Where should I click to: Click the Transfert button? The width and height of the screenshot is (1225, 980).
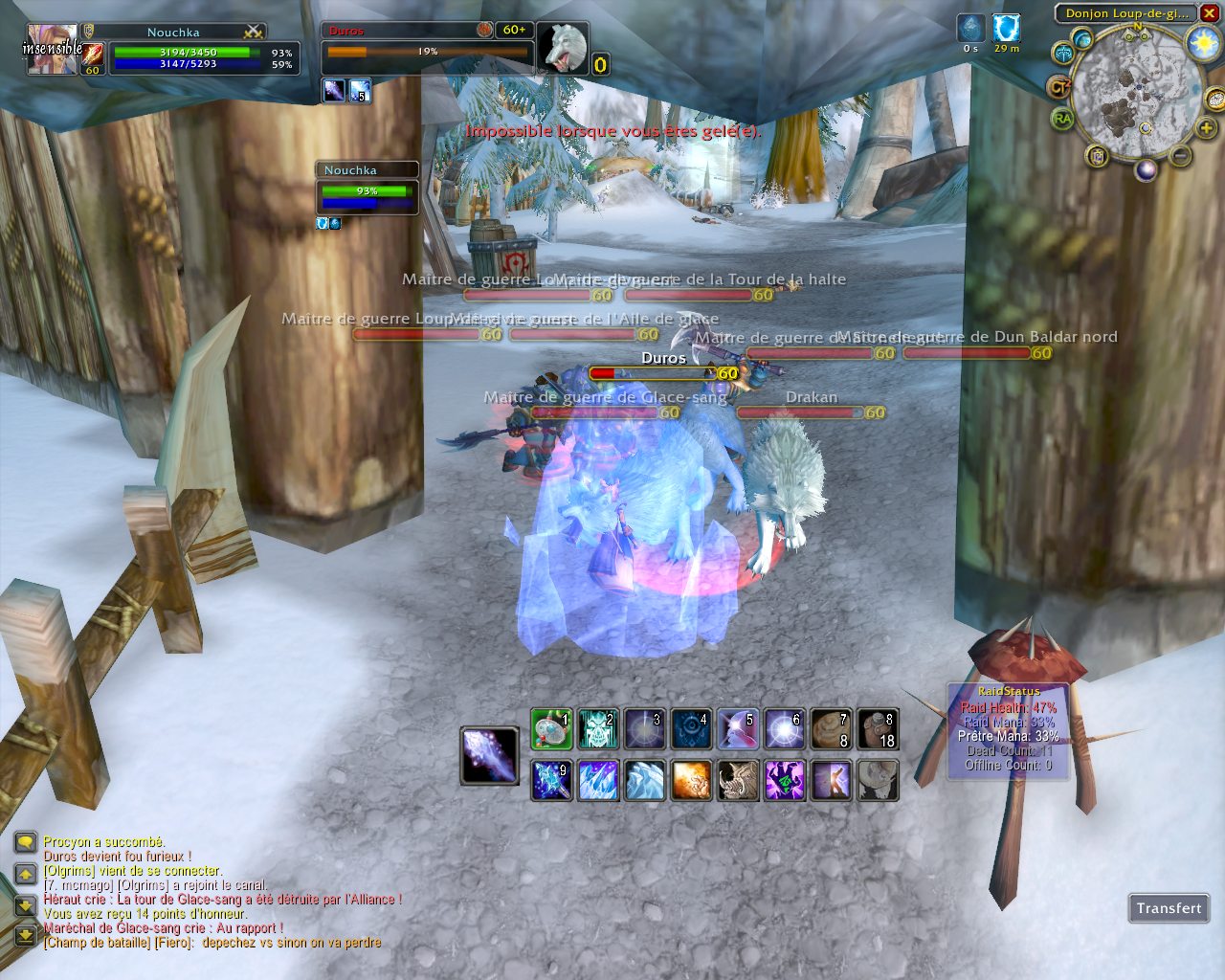click(x=1169, y=908)
